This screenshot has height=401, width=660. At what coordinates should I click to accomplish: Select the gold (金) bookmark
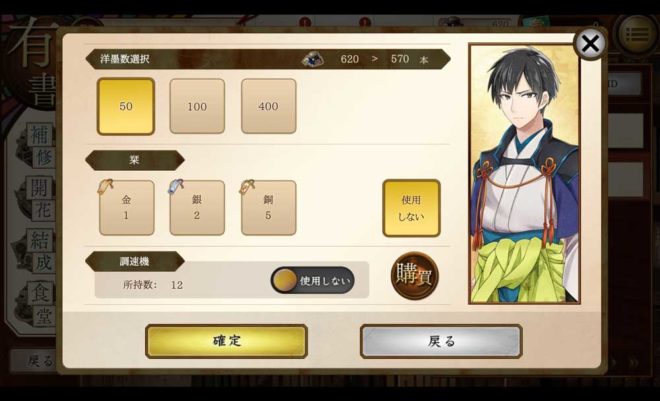(x=126, y=208)
